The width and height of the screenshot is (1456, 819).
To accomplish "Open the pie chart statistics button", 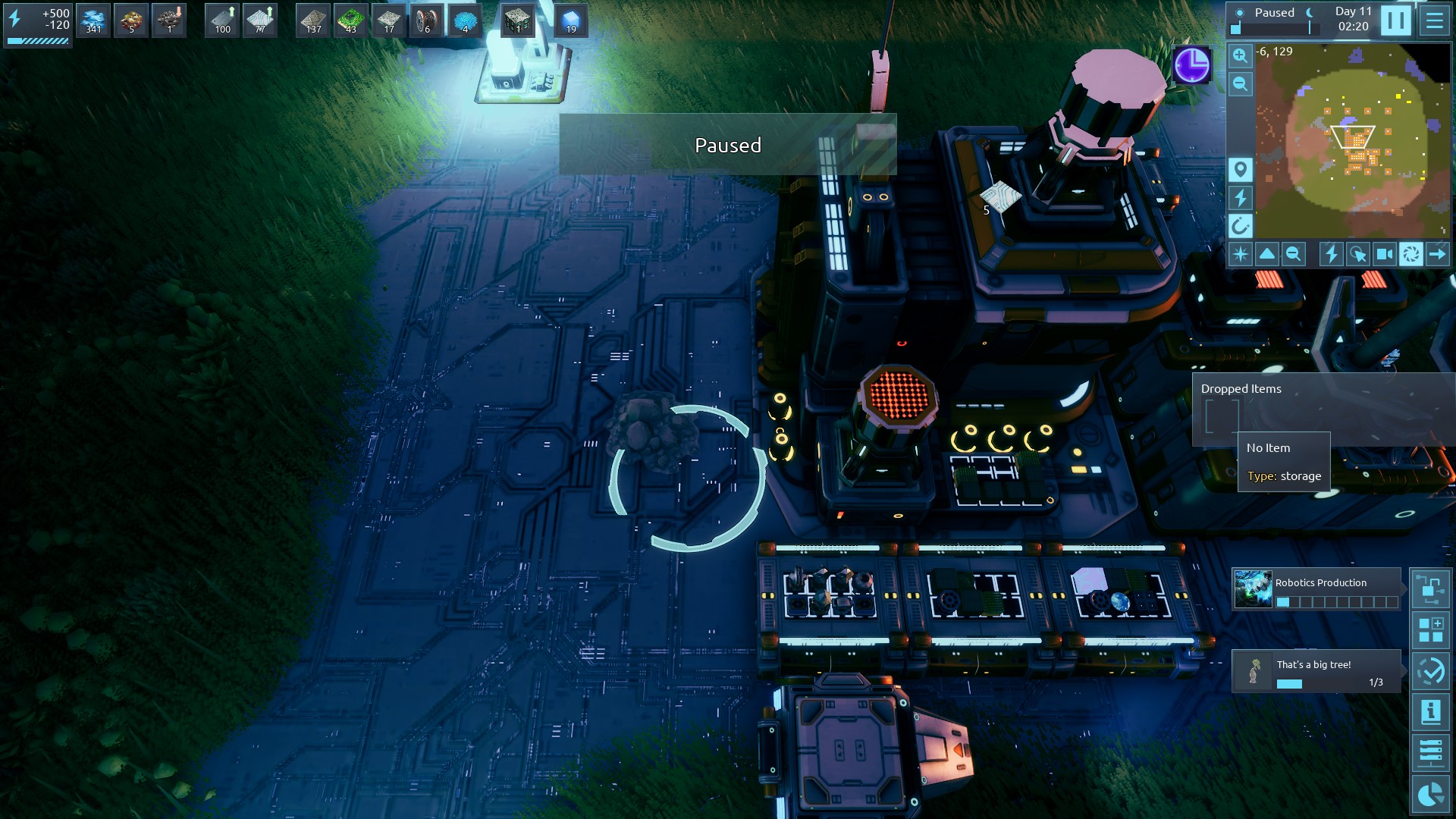I will coord(1430,794).
